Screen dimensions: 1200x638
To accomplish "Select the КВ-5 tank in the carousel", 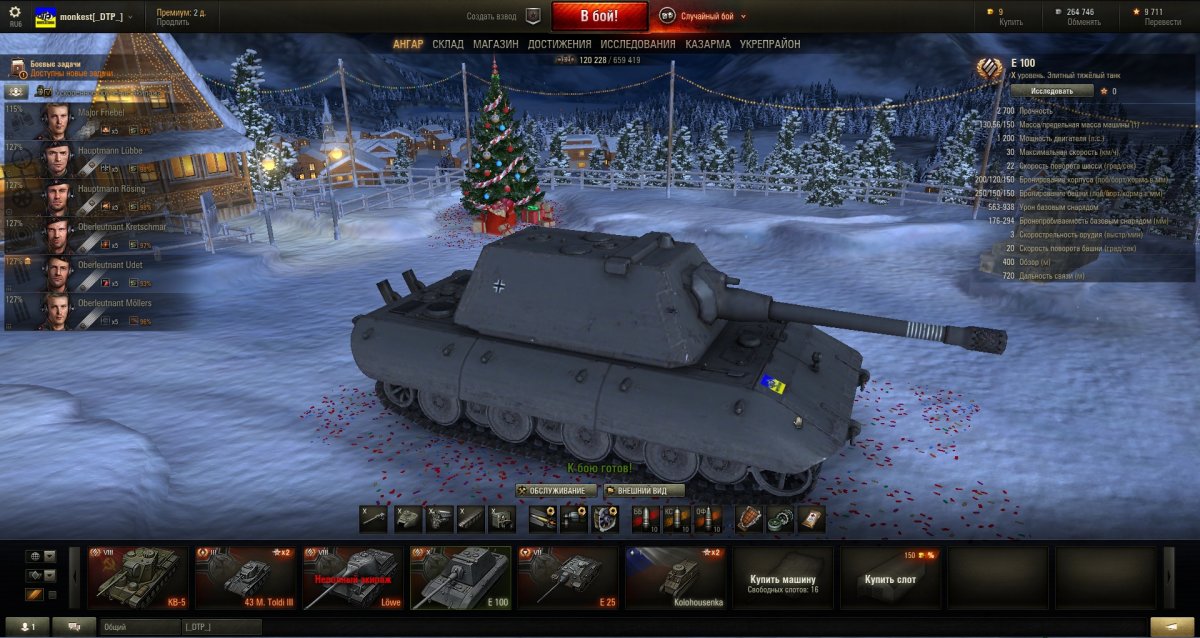I will pyautogui.click(x=137, y=577).
